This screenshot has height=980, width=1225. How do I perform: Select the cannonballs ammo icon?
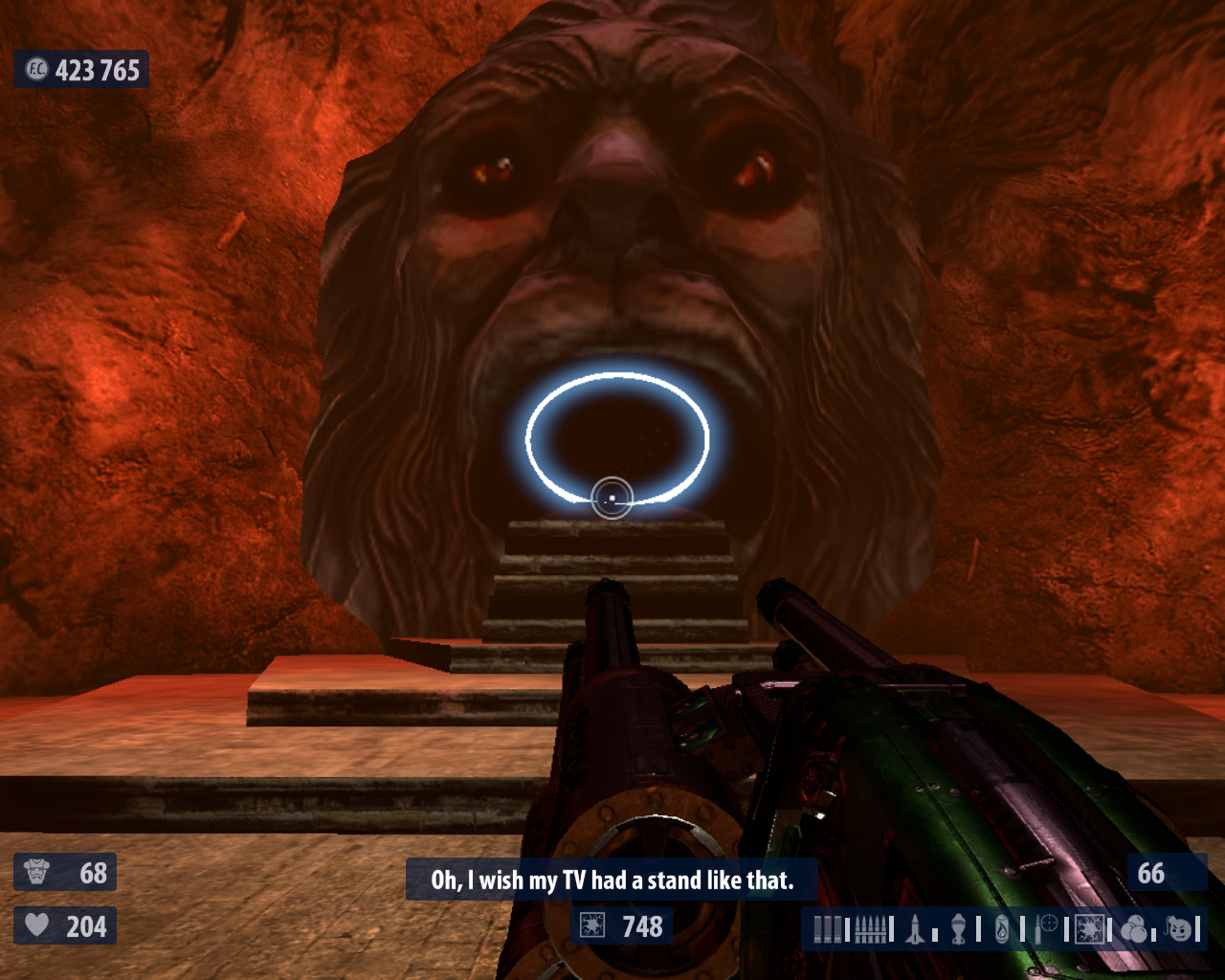coord(1134,928)
